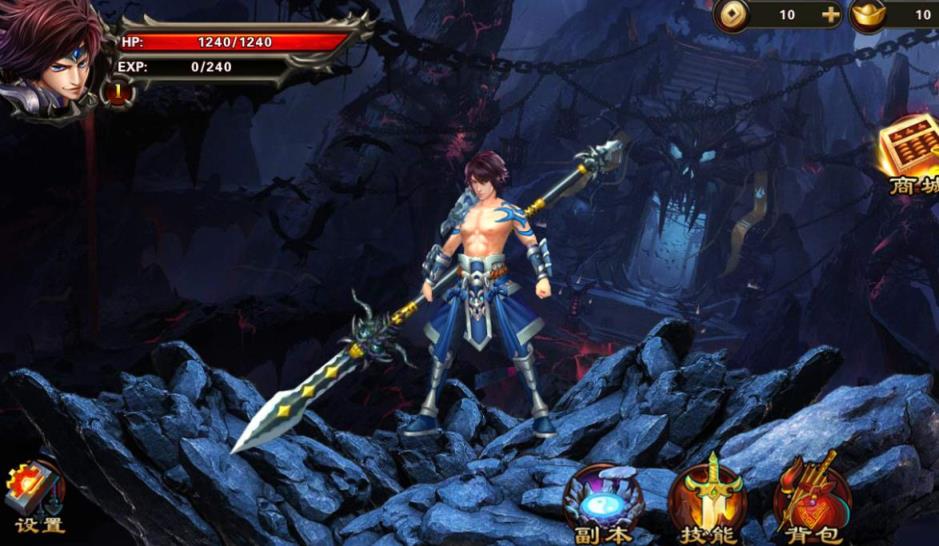Open the 技能 skills screen
The height and width of the screenshot is (546, 939).
709,502
